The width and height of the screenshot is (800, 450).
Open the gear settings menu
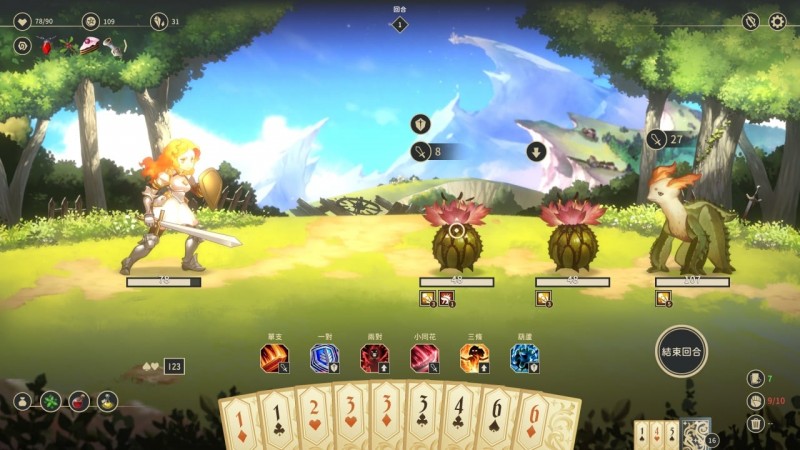(x=777, y=21)
